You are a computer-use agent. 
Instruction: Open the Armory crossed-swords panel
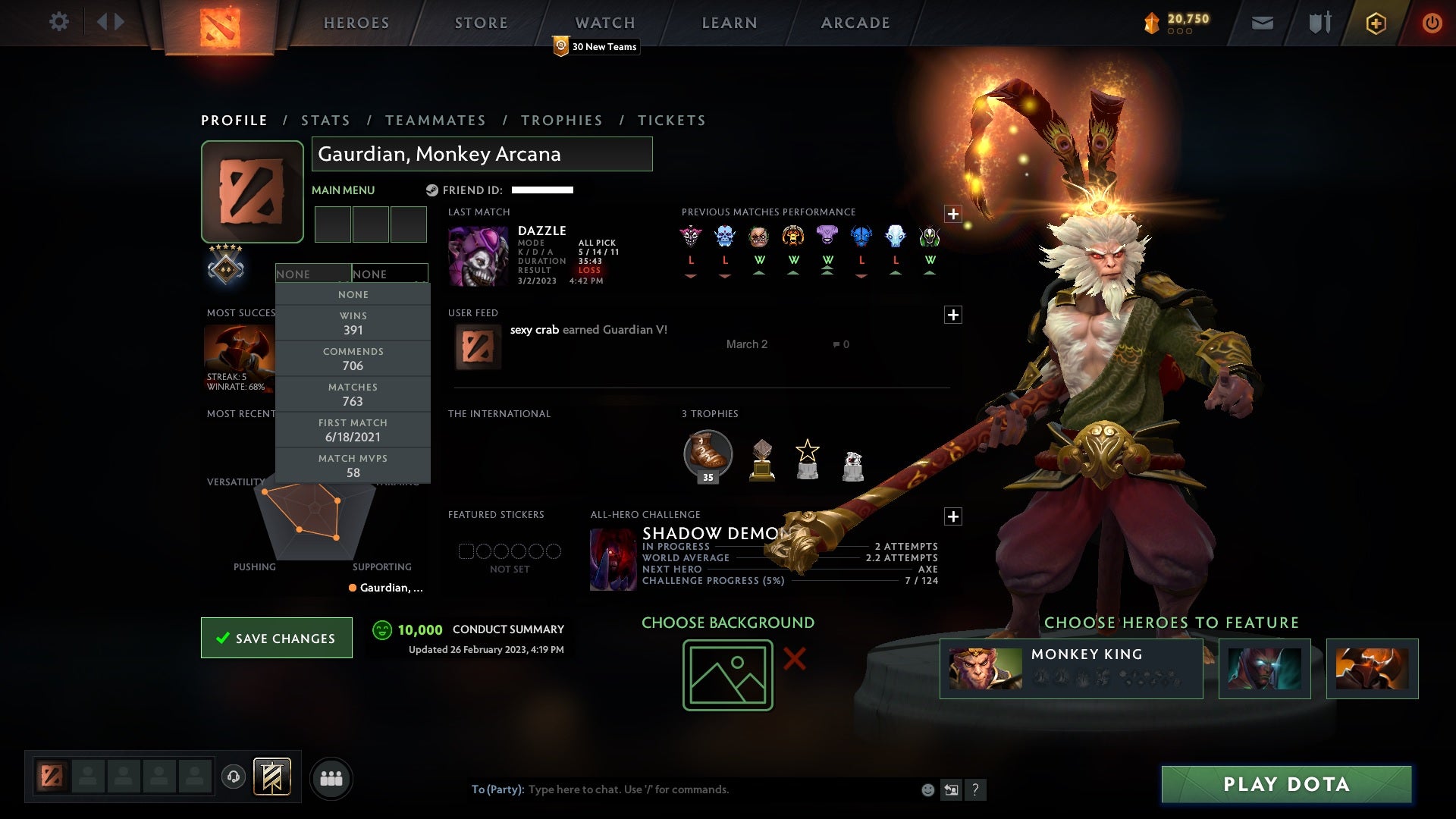coord(1319,23)
